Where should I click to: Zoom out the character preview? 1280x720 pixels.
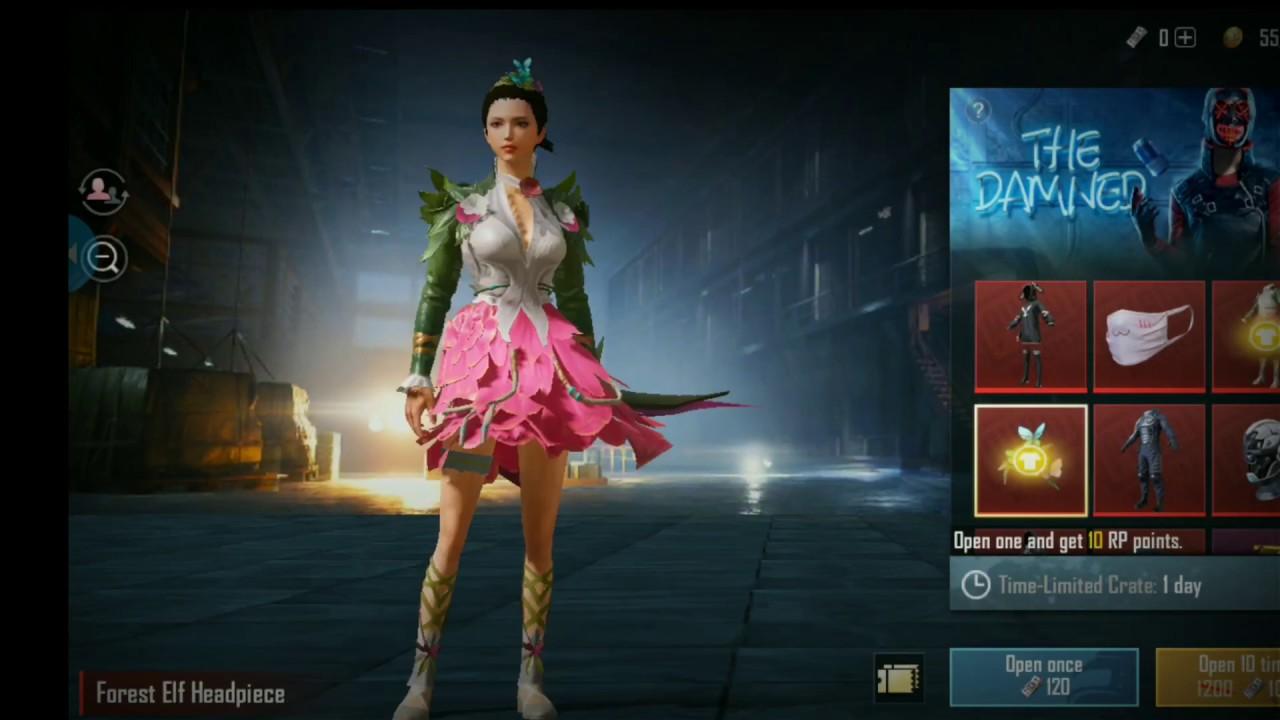(104, 258)
